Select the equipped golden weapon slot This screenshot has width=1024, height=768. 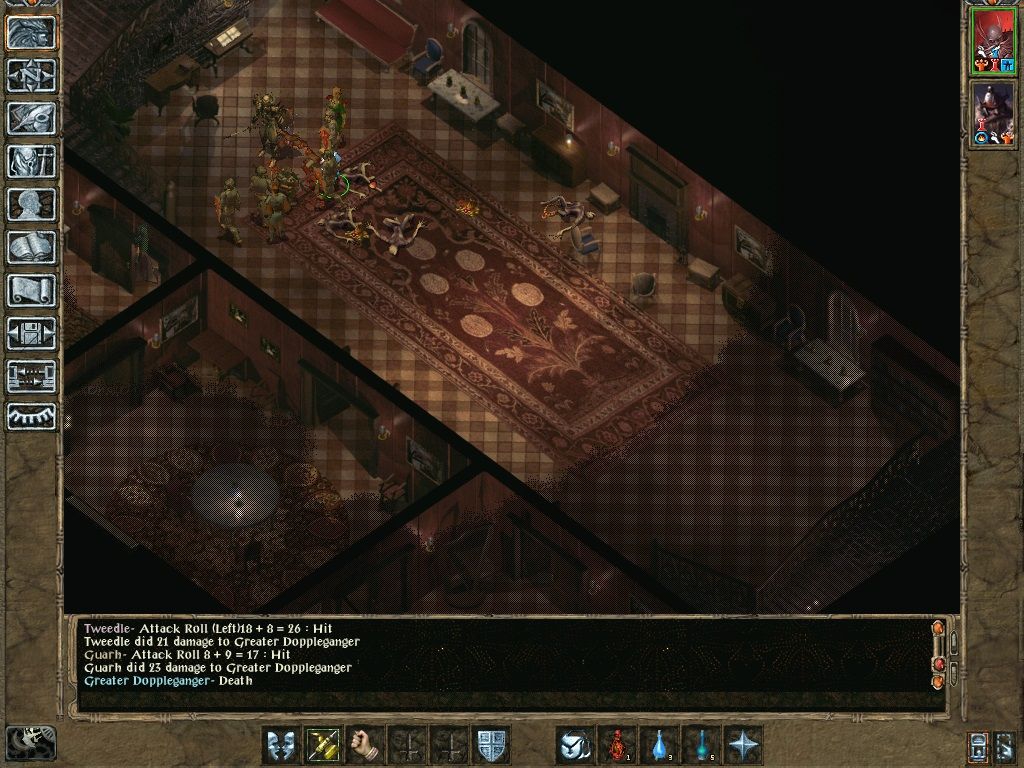click(x=324, y=745)
